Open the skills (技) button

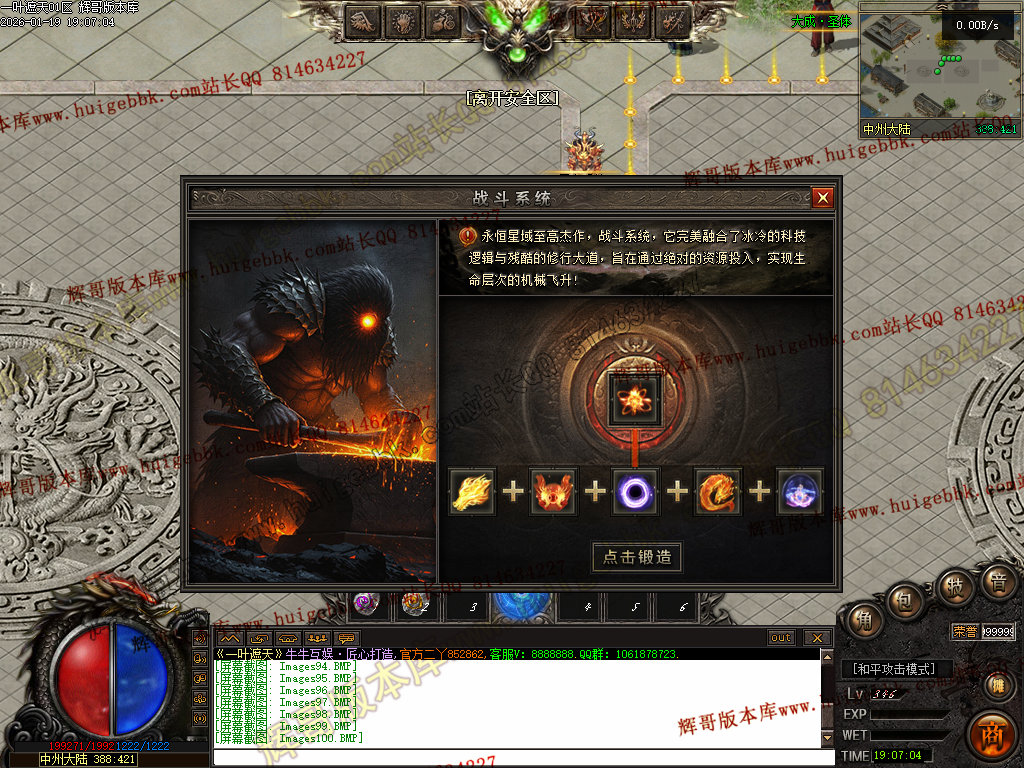point(954,586)
